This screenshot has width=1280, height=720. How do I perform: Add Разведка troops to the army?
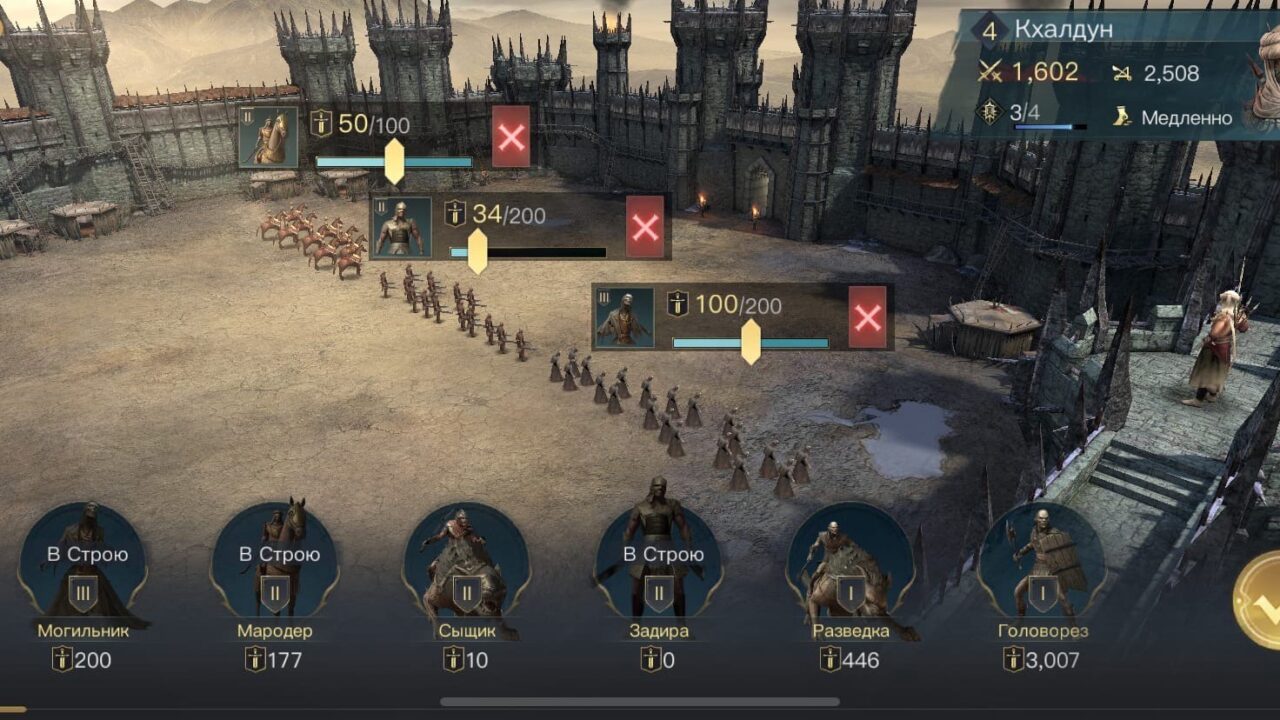(850, 567)
